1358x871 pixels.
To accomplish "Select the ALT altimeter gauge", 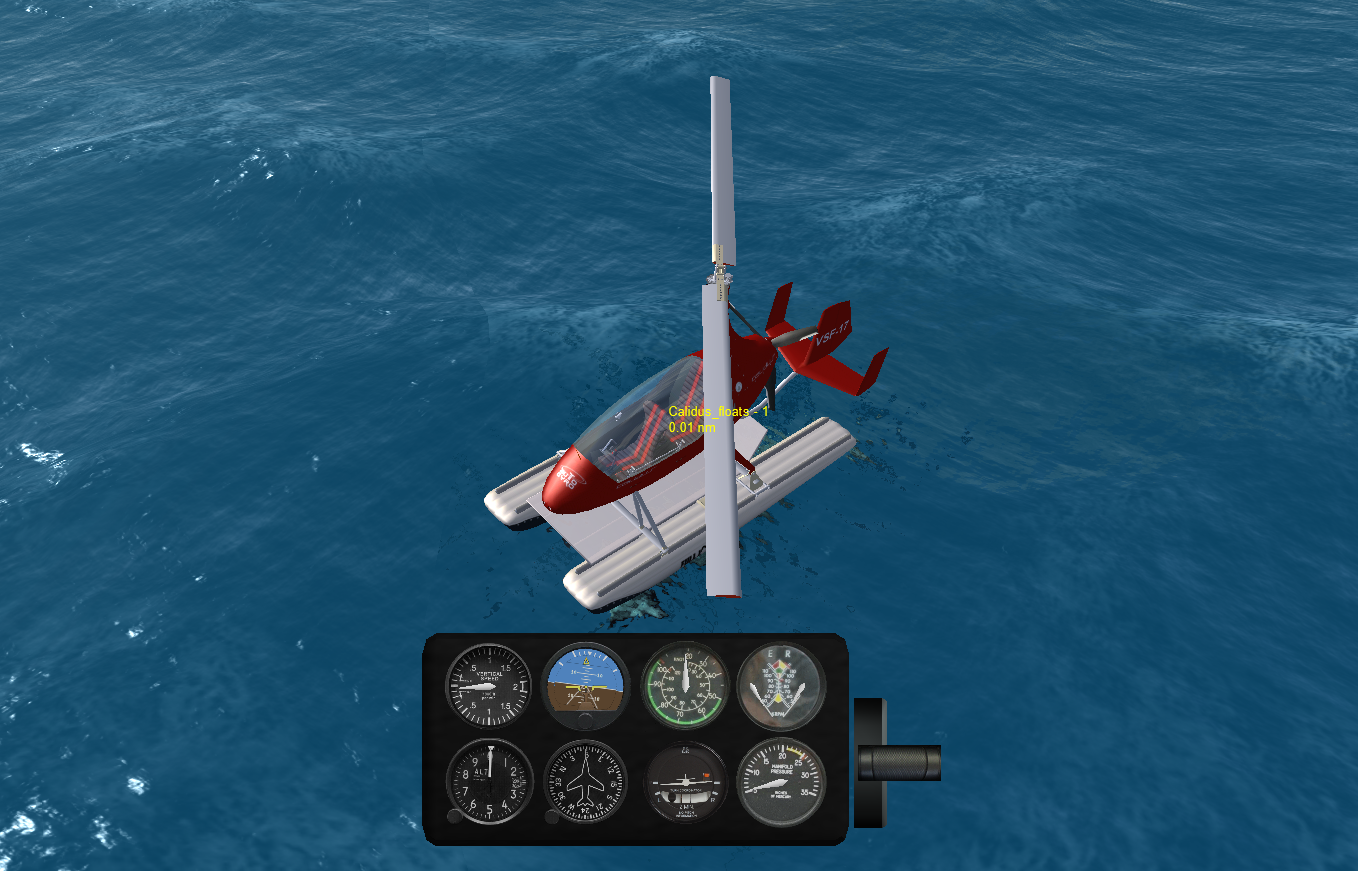I will coord(489,784).
